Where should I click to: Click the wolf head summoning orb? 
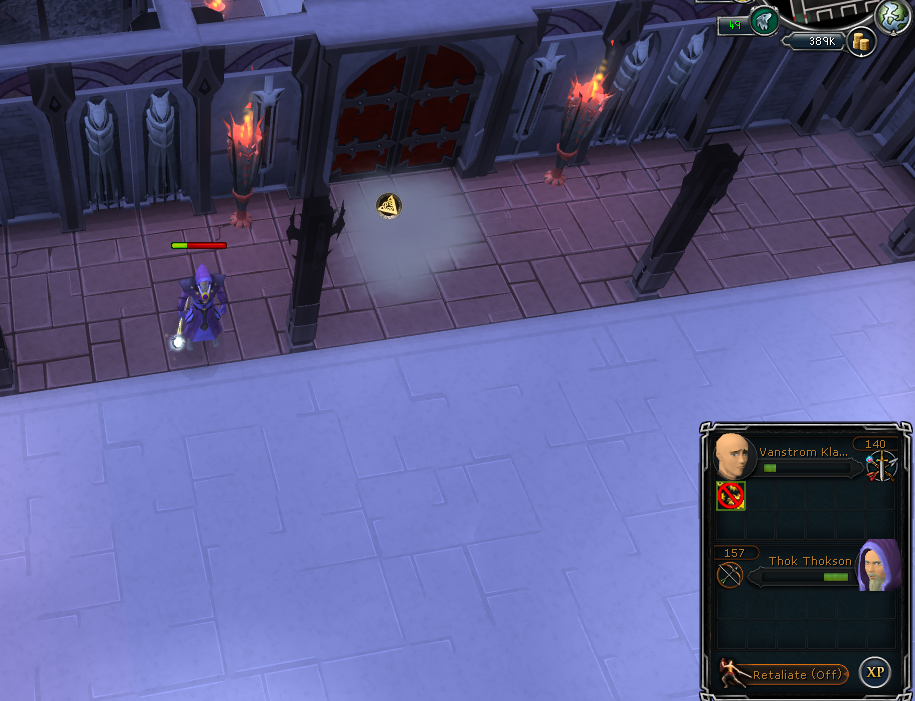click(x=765, y=20)
